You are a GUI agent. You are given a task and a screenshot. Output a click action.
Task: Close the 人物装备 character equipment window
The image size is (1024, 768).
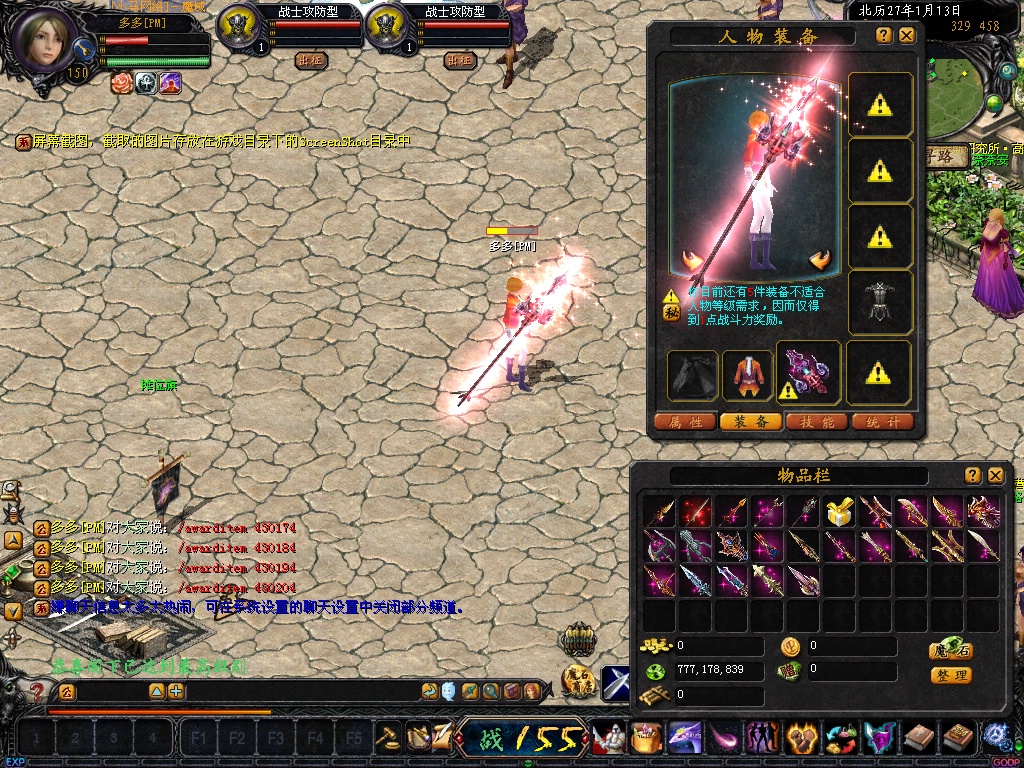click(x=907, y=35)
